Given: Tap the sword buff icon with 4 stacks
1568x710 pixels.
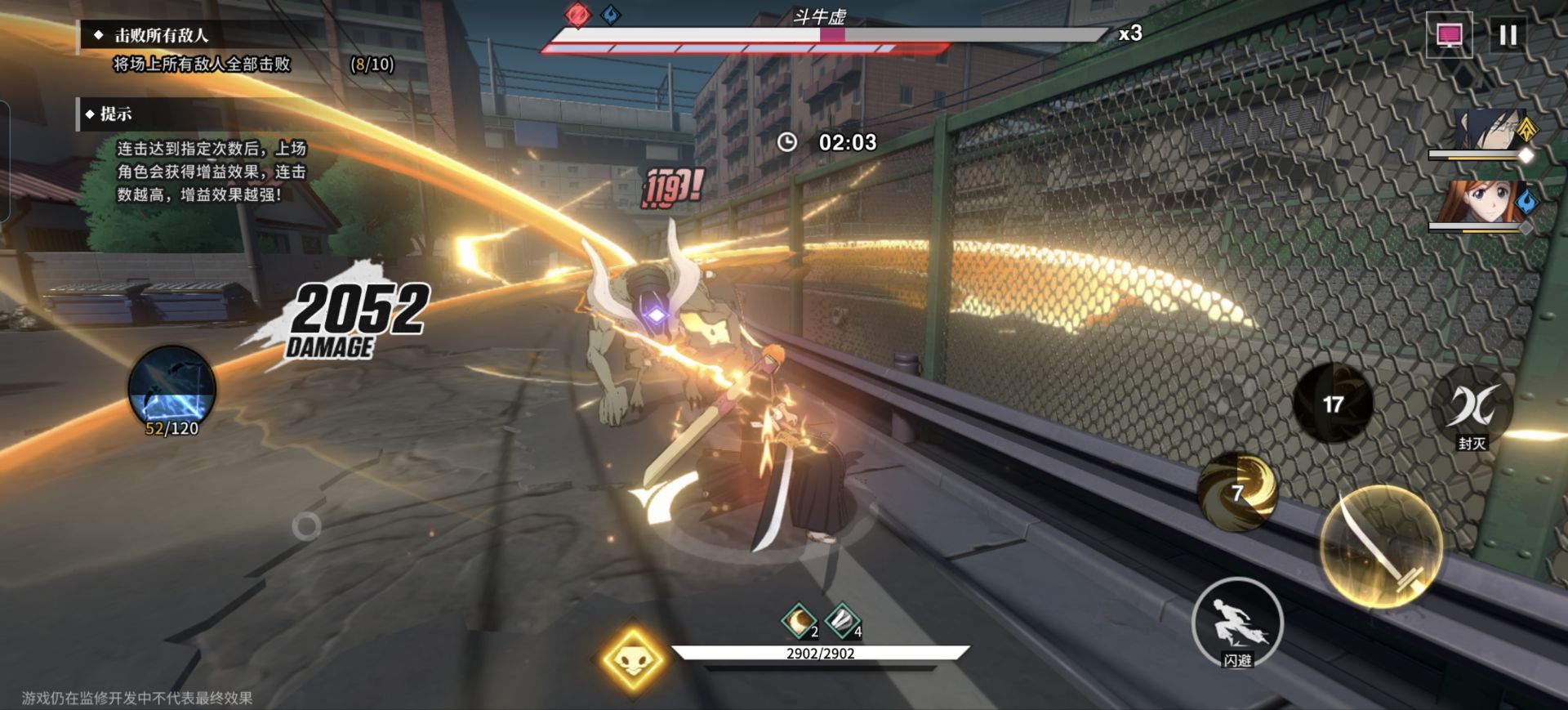Looking at the screenshot, I should click(841, 620).
